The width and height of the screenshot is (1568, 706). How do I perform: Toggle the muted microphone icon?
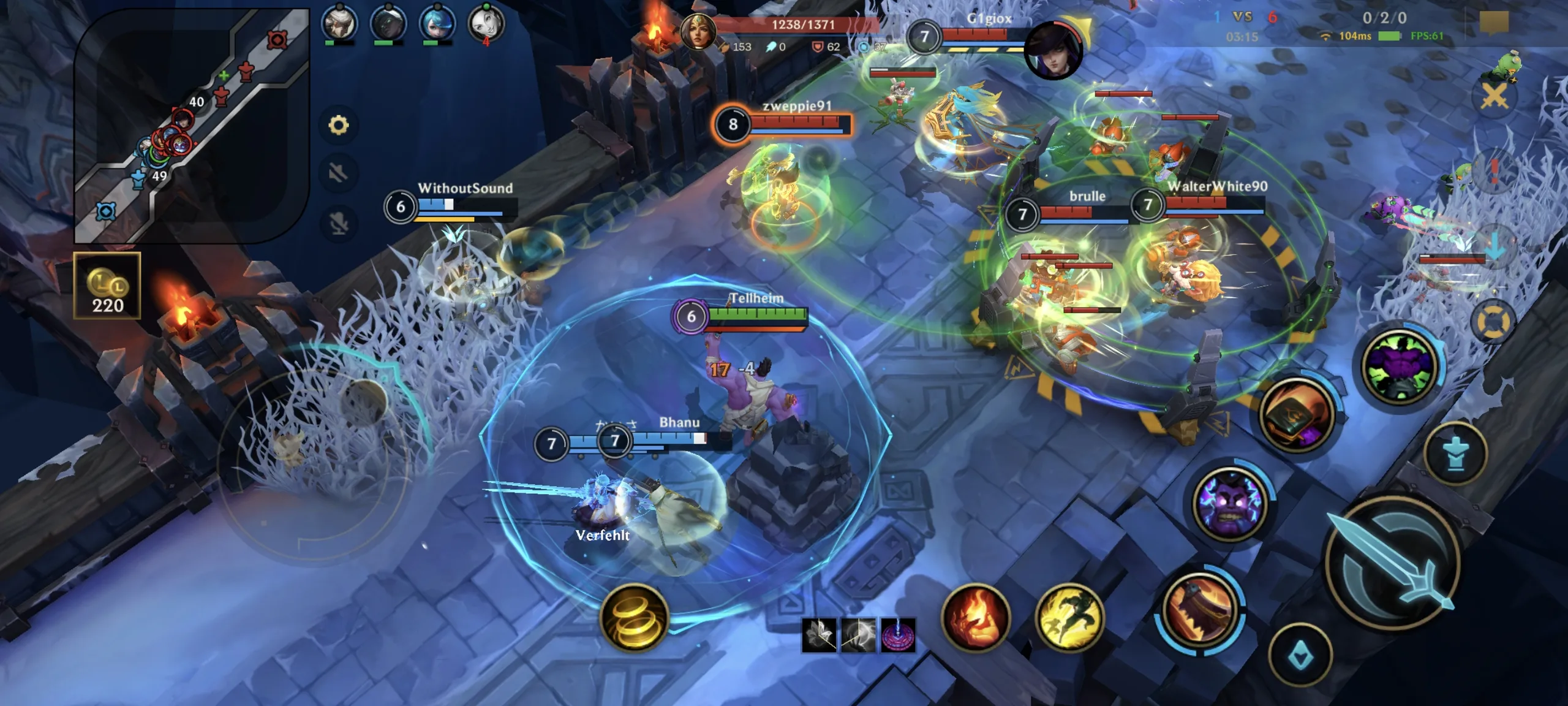pos(339,222)
